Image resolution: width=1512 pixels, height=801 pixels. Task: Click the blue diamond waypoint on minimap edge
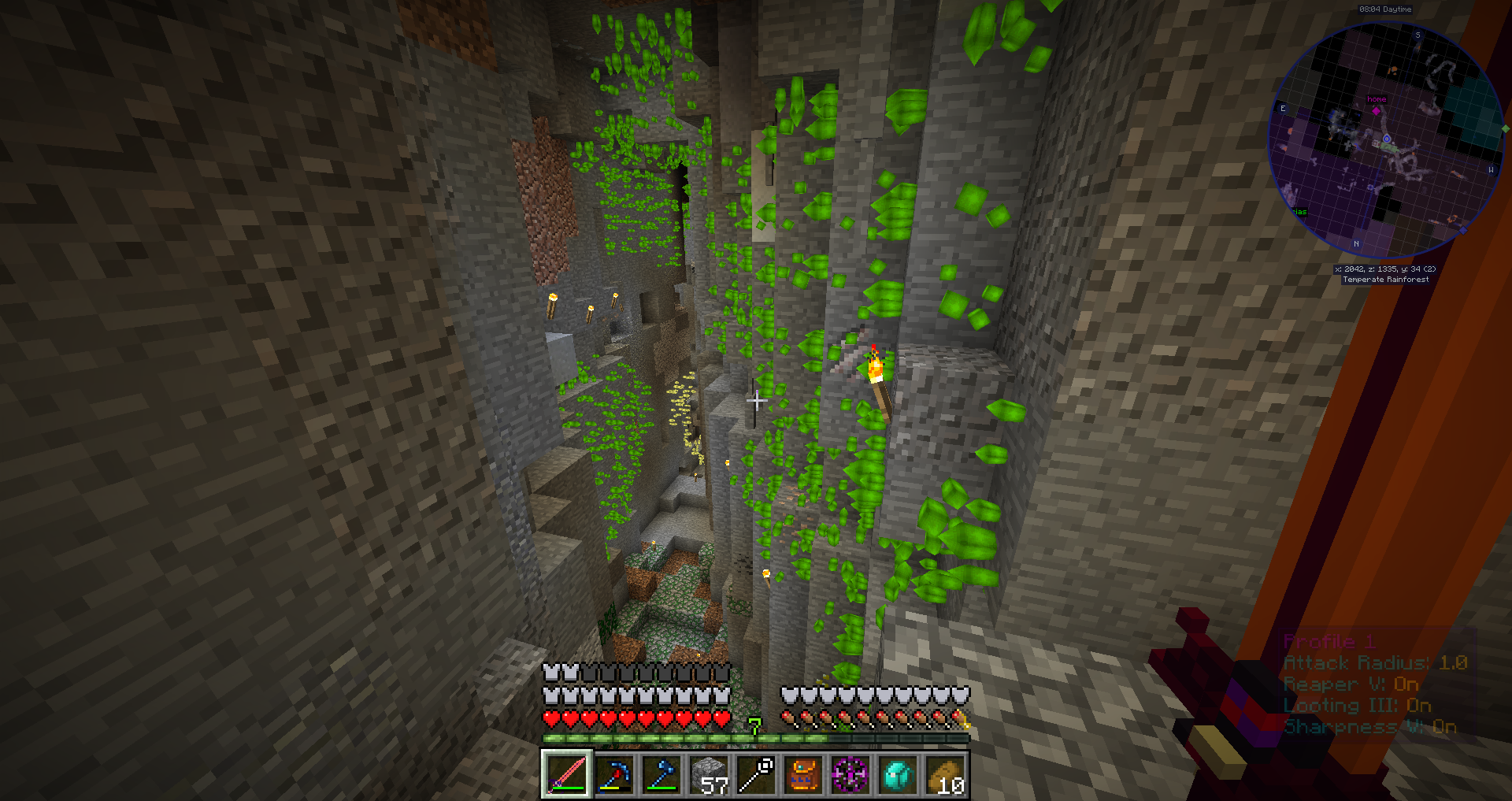pos(1463,230)
